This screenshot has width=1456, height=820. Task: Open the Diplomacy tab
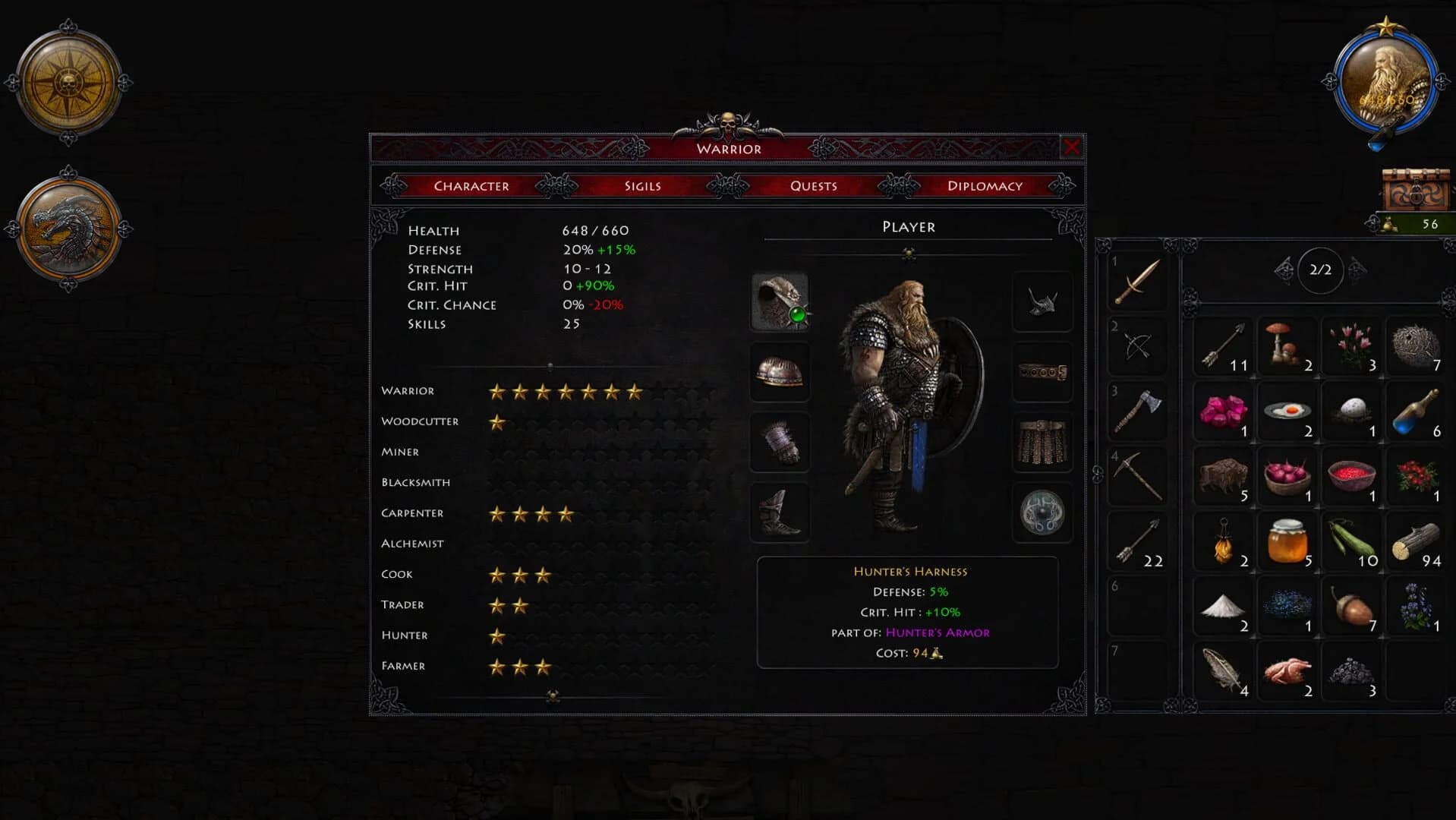(x=985, y=185)
